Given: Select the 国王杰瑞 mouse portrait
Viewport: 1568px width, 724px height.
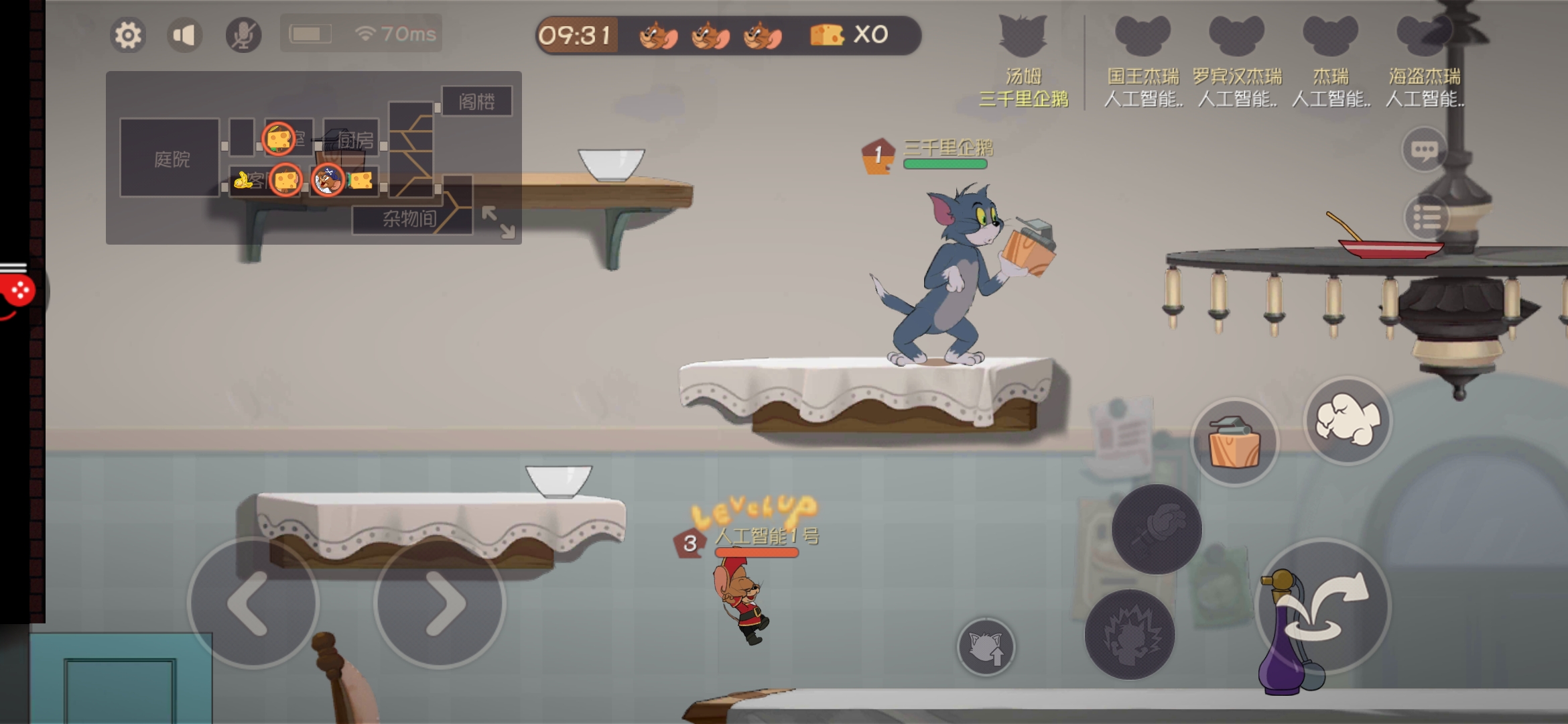Looking at the screenshot, I should (1142, 38).
